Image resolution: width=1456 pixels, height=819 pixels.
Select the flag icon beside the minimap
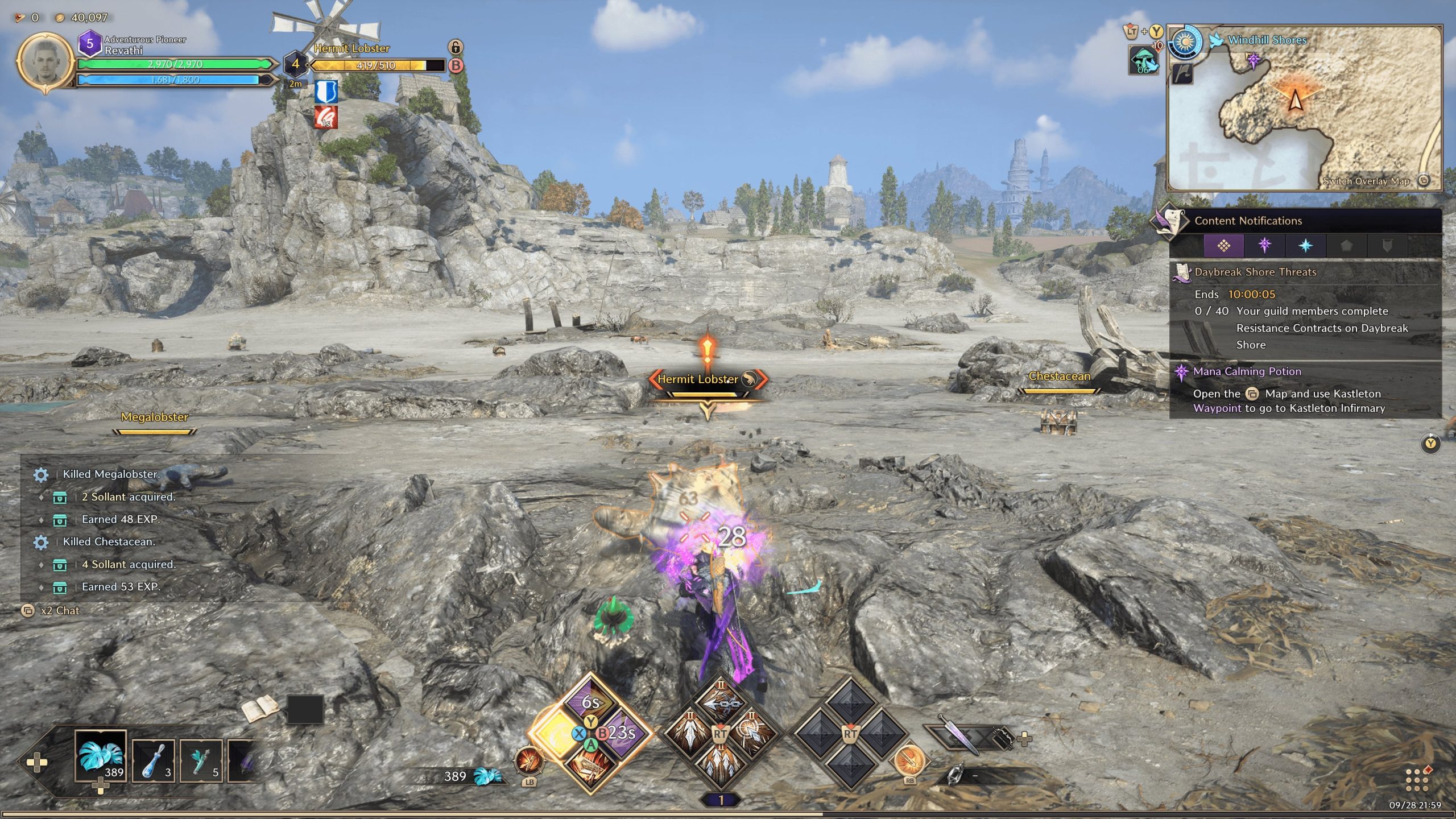tap(1183, 74)
